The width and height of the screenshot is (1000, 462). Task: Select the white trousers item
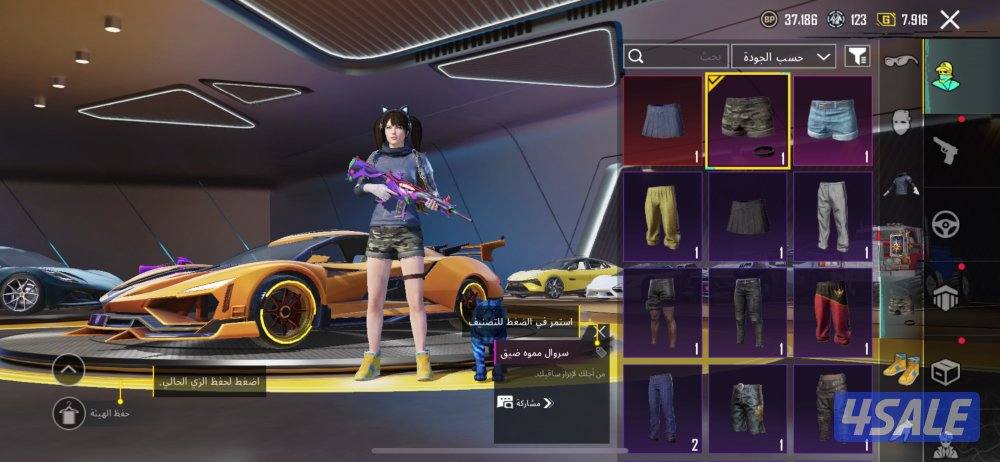pos(833,216)
